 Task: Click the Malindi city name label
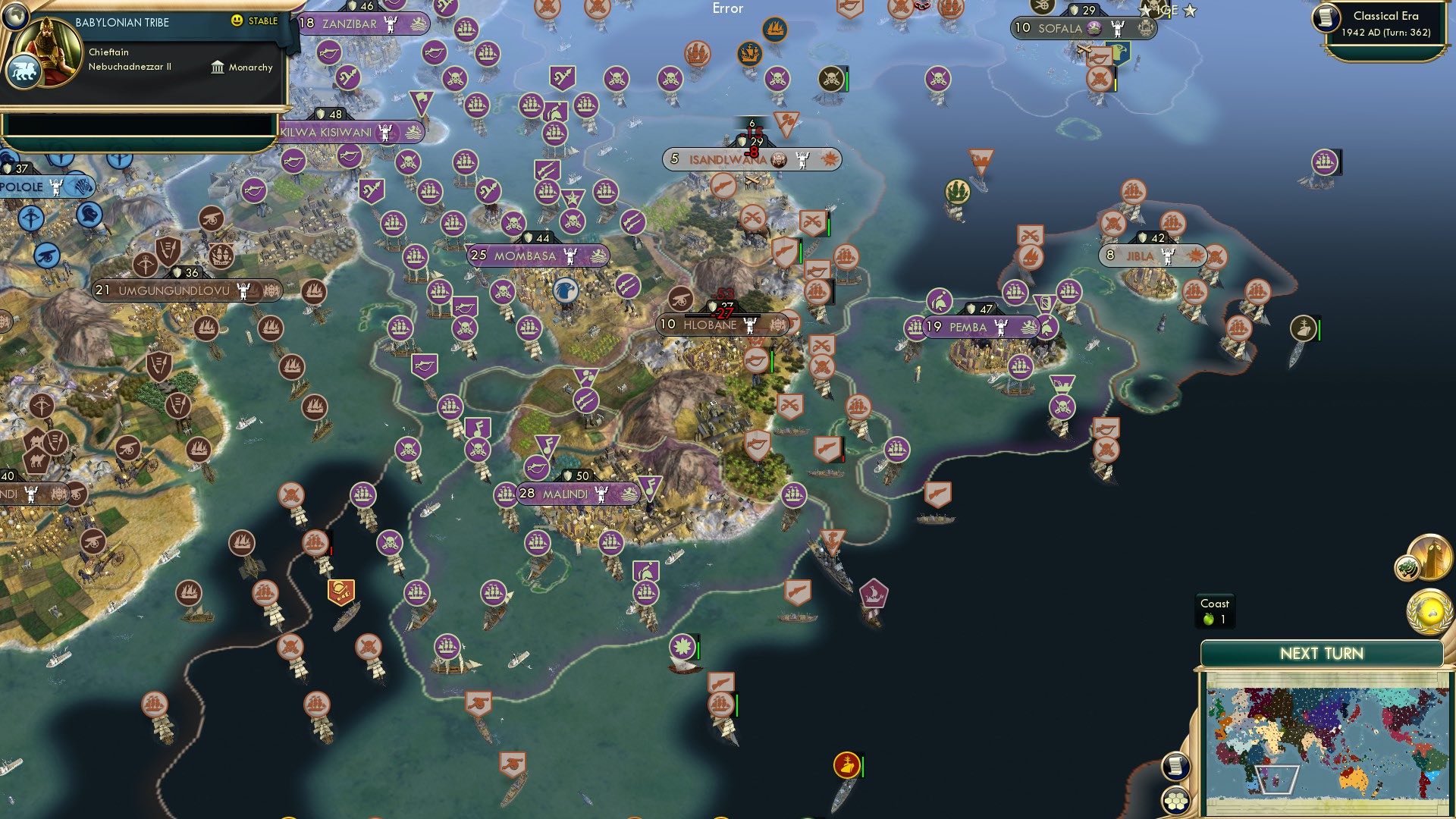[x=567, y=494]
